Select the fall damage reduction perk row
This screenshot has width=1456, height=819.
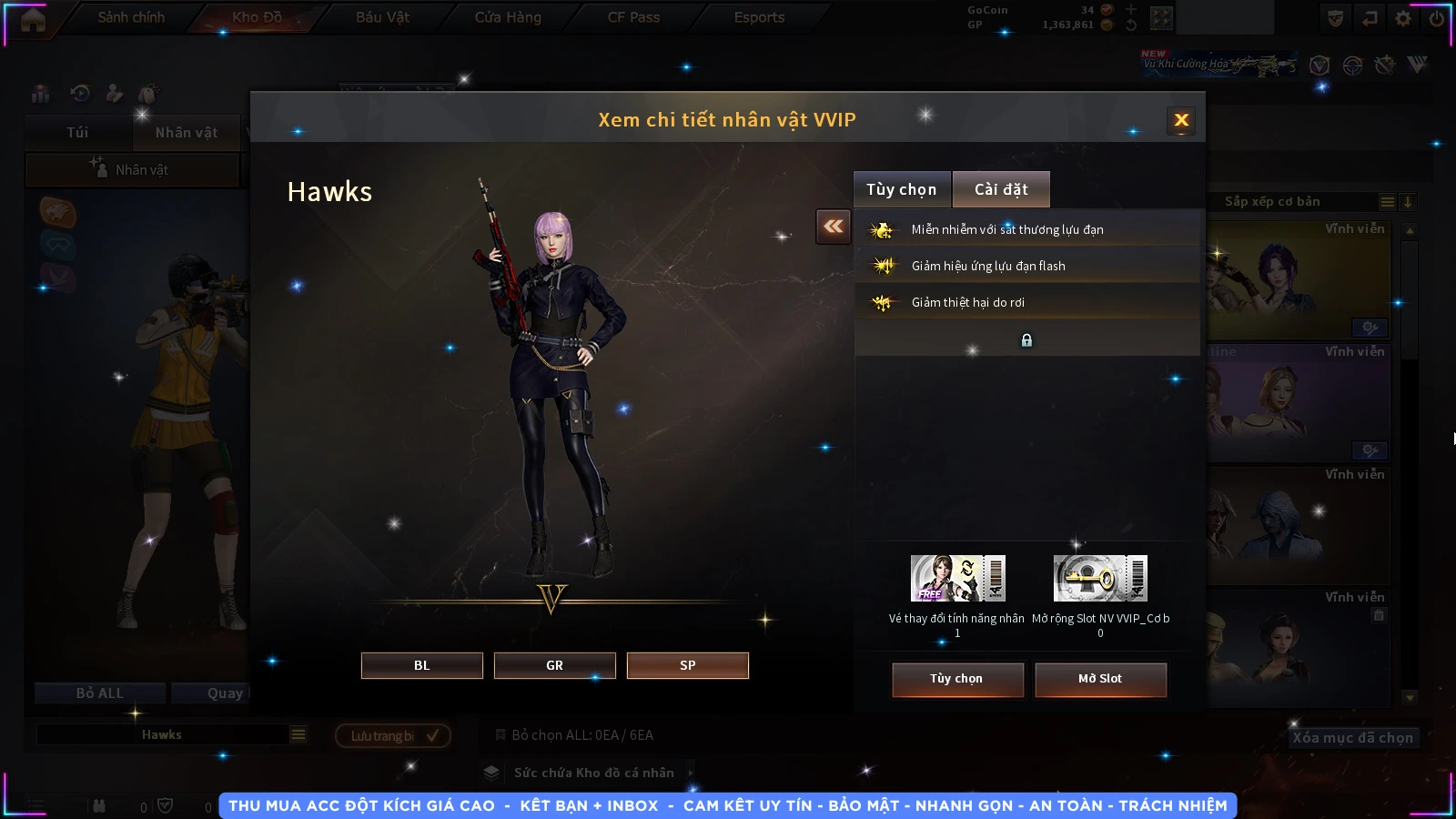1026,302
